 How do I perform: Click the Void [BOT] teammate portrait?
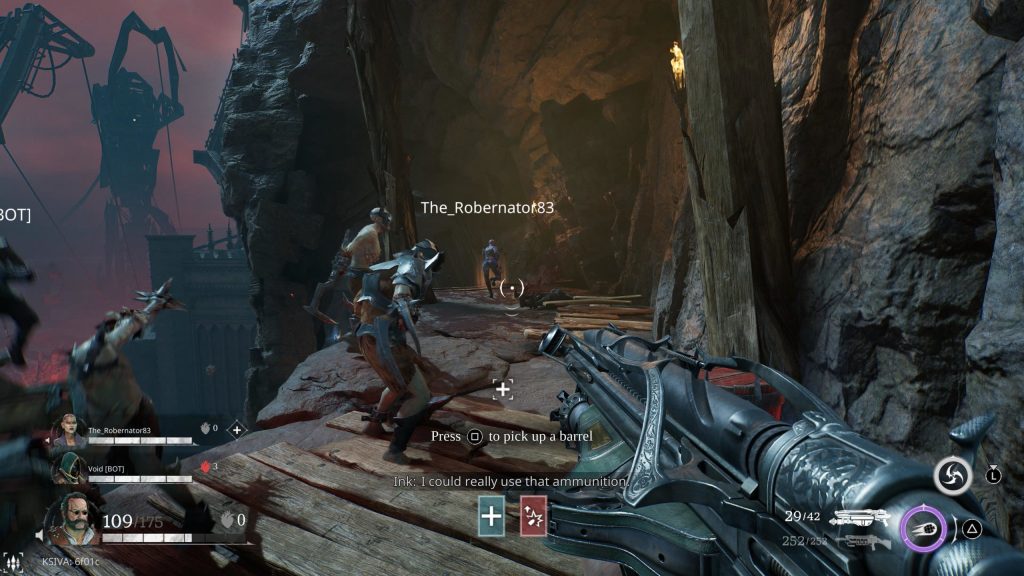pos(70,469)
